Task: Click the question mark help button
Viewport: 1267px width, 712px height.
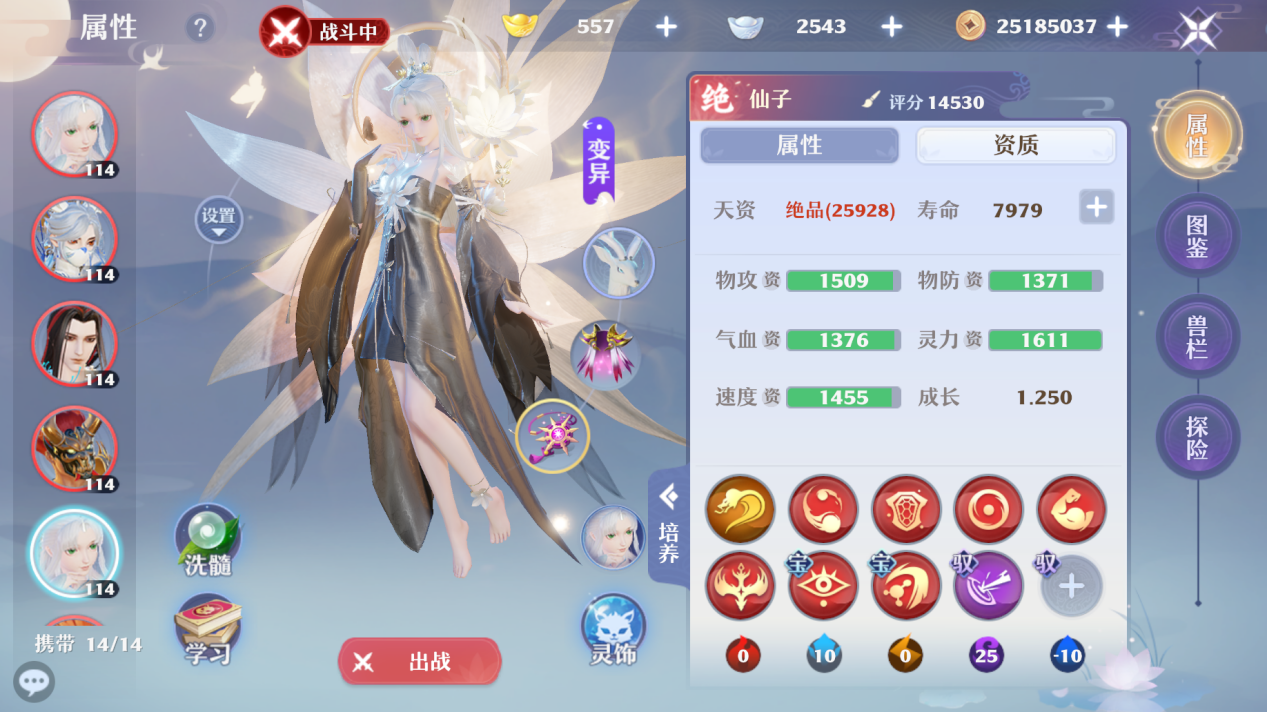Action: pyautogui.click(x=200, y=28)
